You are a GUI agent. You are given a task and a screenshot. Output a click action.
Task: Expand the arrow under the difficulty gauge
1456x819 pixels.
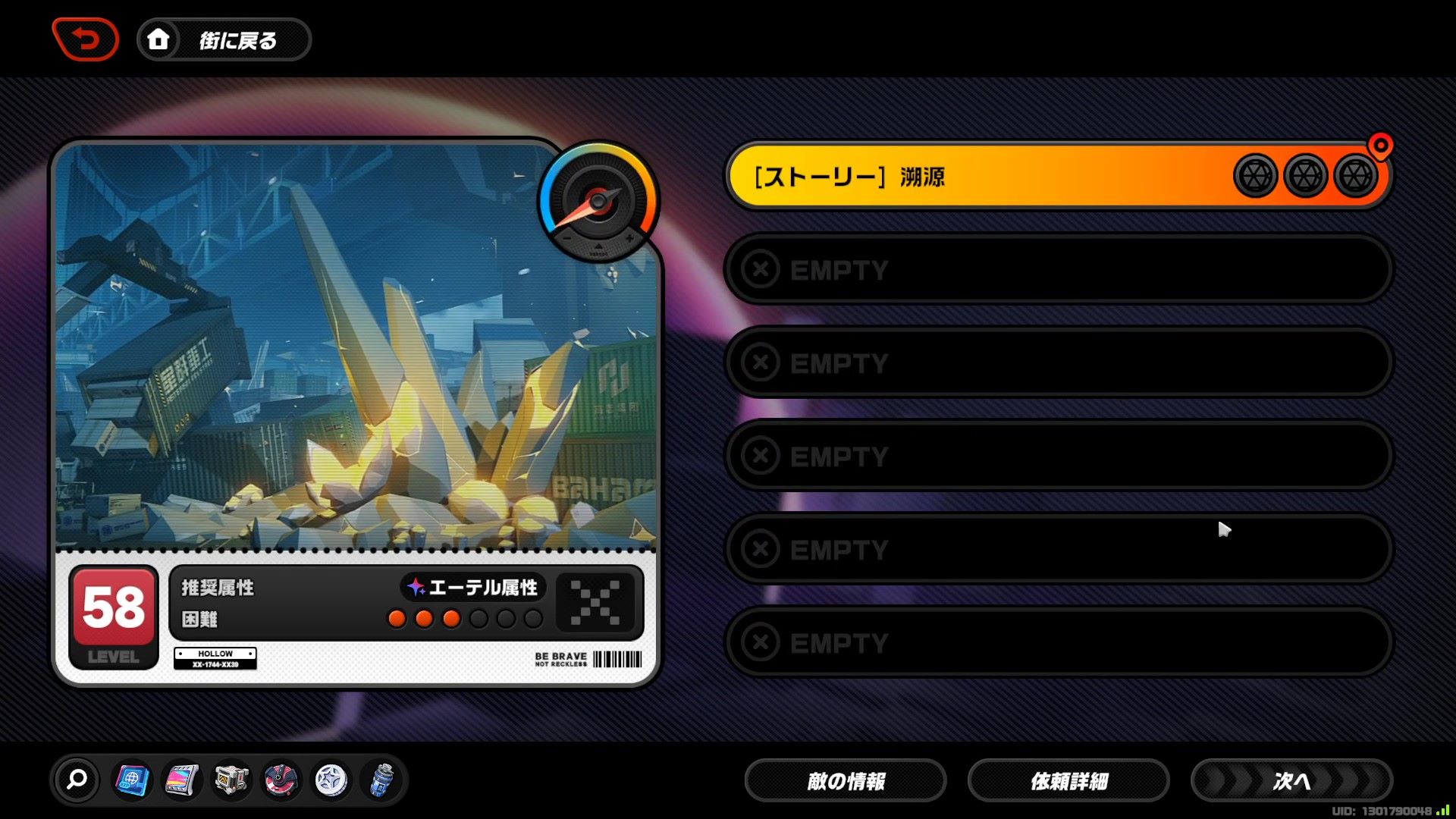(598, 248)
